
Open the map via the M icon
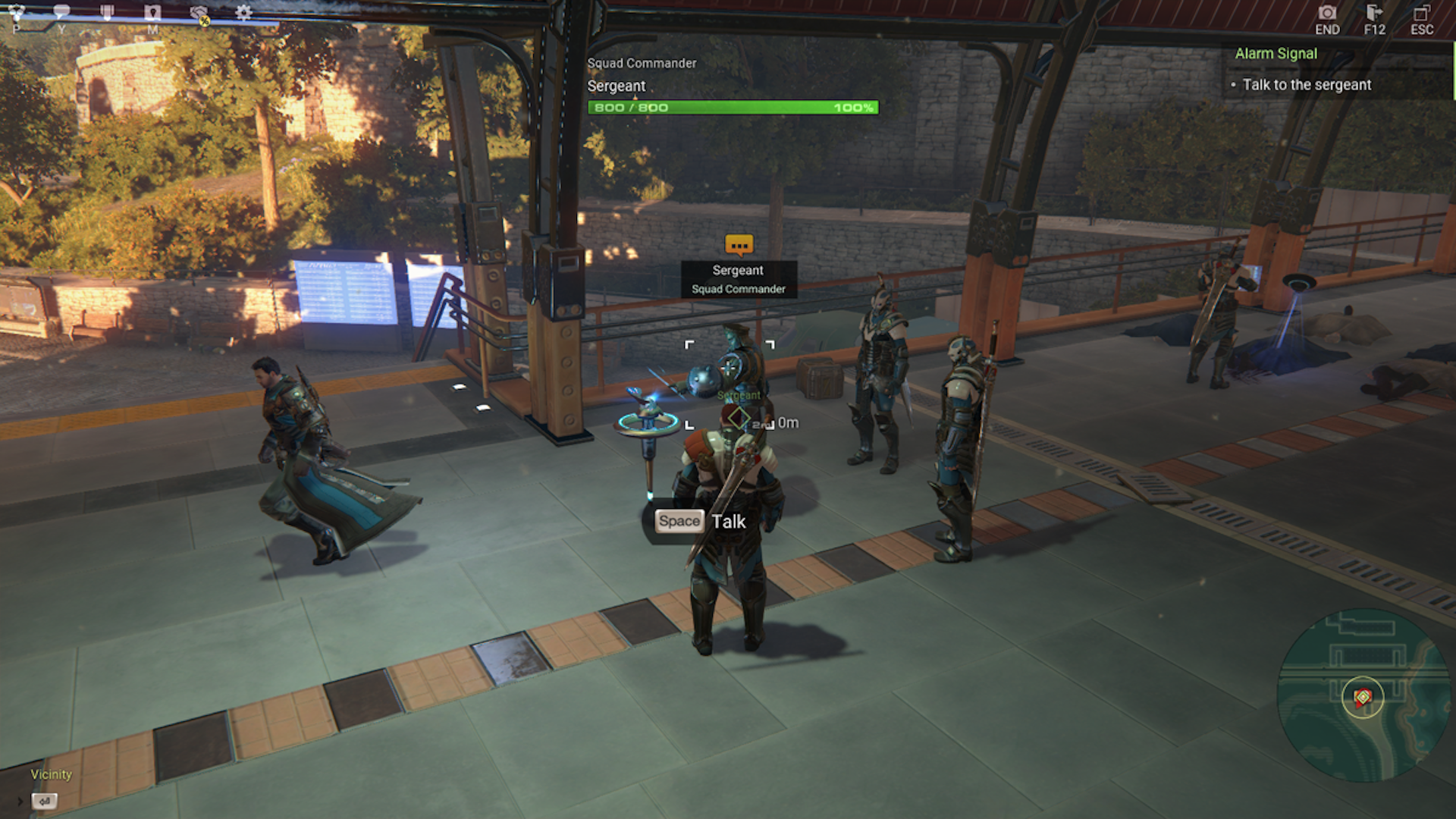152,10
